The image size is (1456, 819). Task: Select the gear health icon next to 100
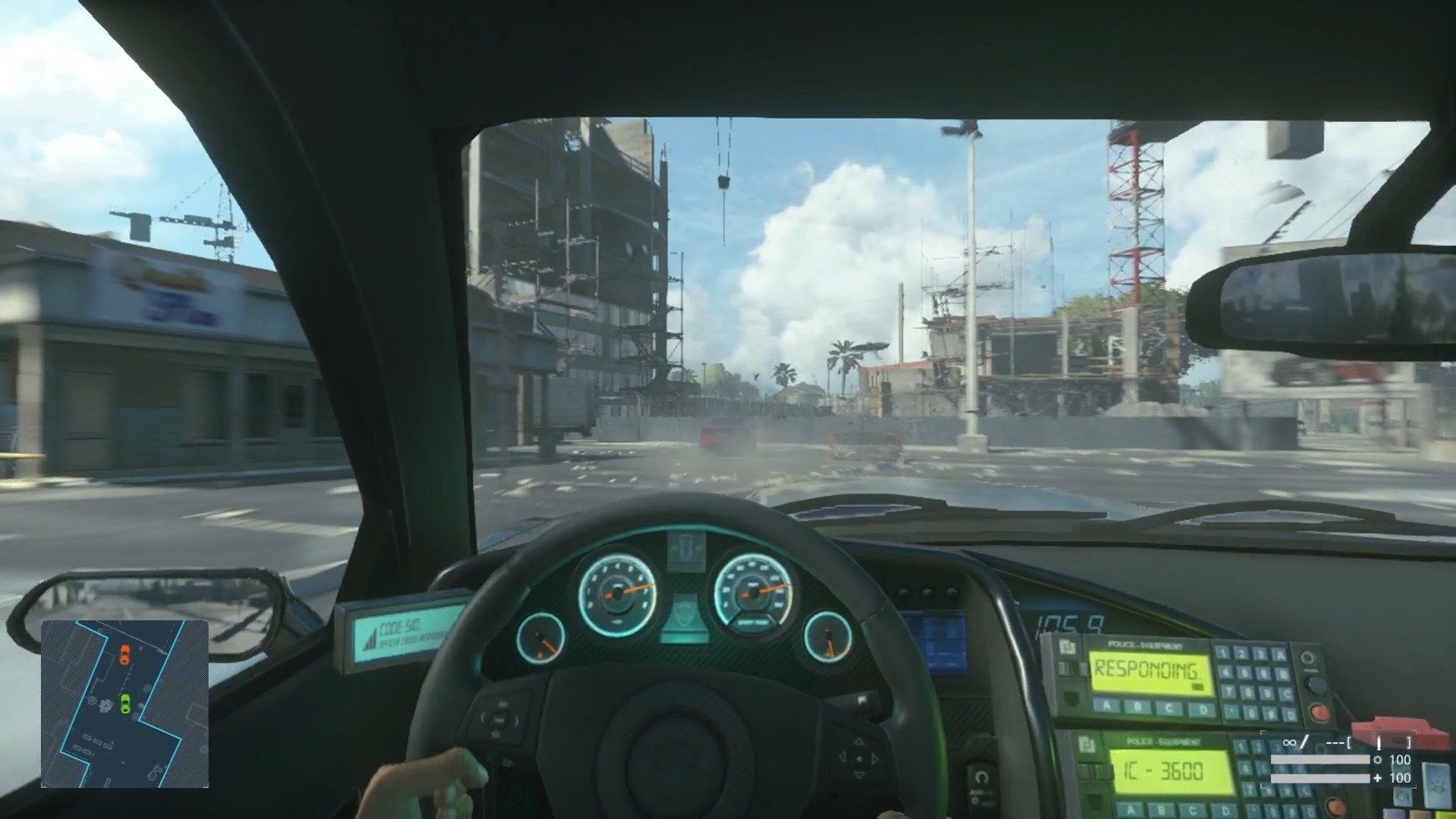1378,761
